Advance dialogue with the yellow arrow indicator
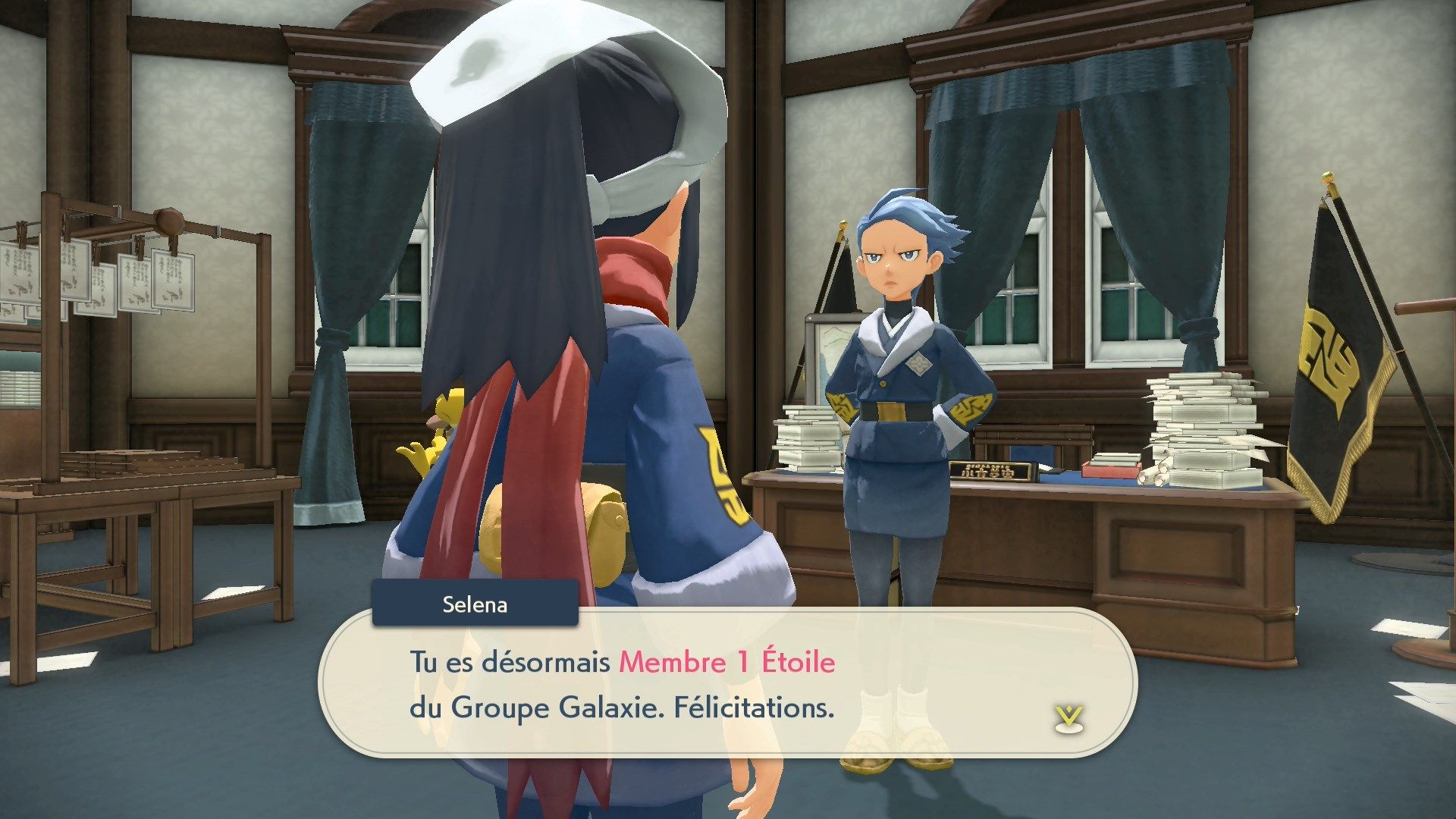This screenshot has width=1456, height=819. (x=1068, y=718)
